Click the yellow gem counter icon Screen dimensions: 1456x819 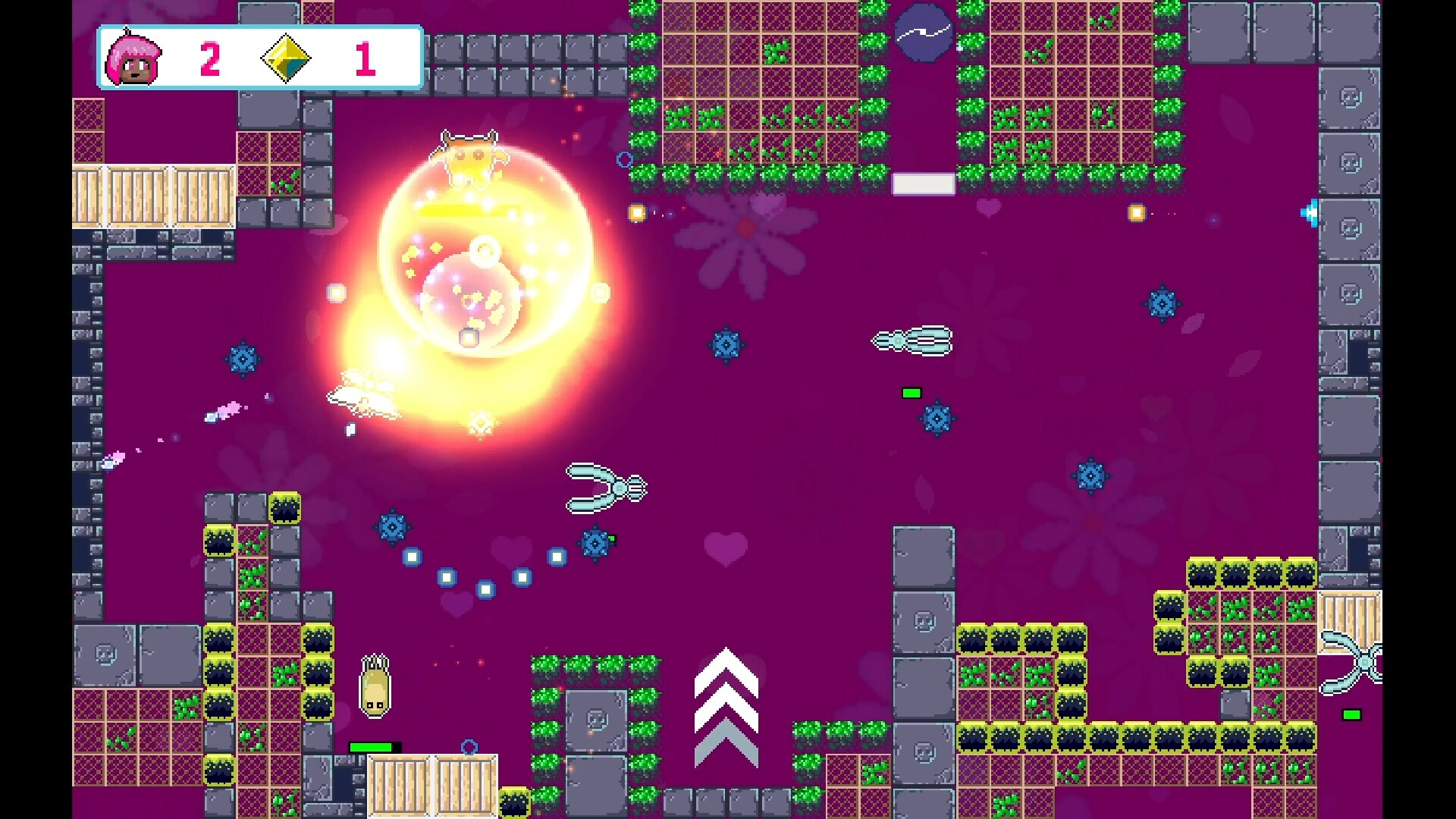point(286,58)
